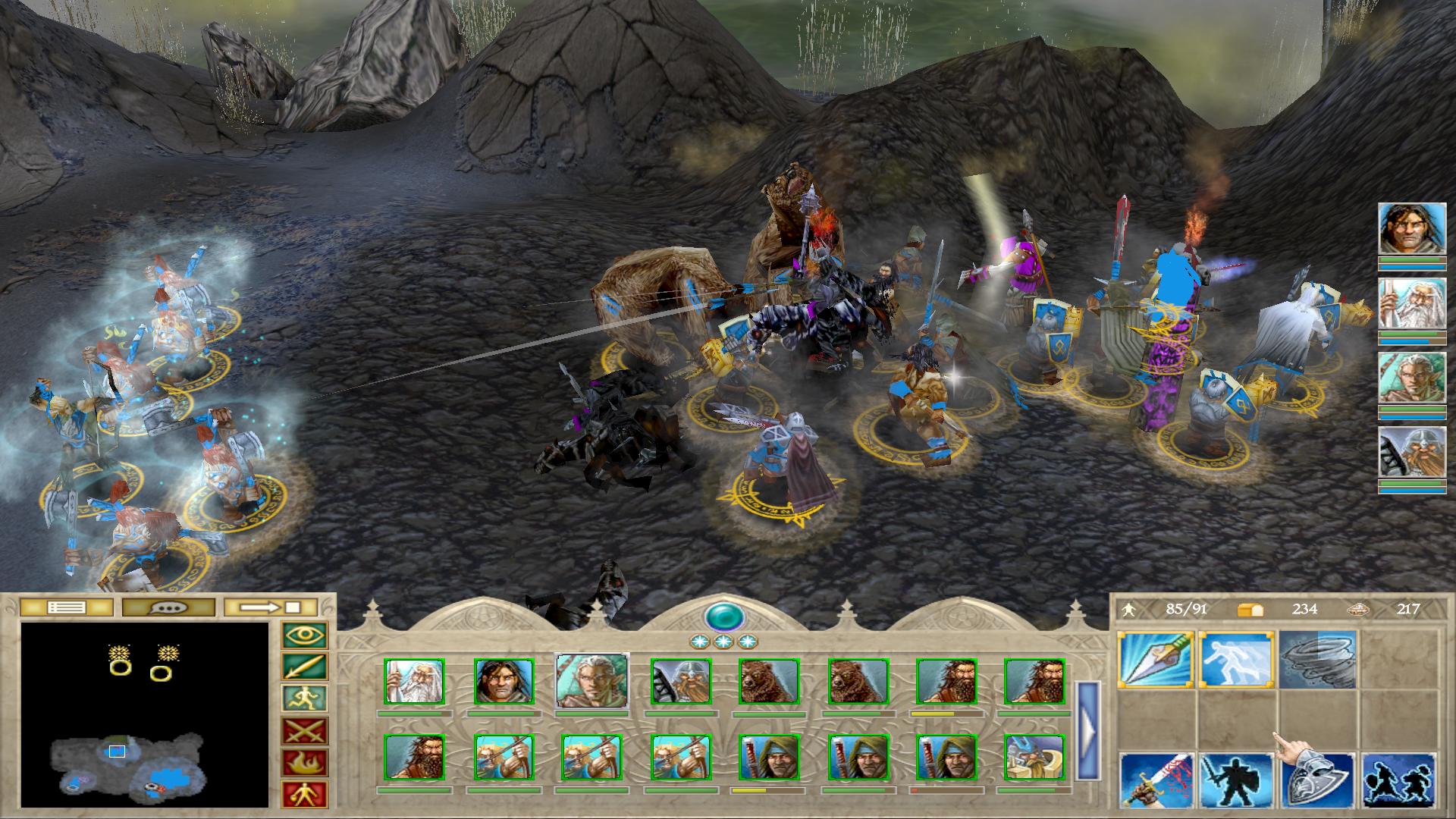Toggle the running figure stance button
Screen dimensions: 1456x819
tap(305, 699)
